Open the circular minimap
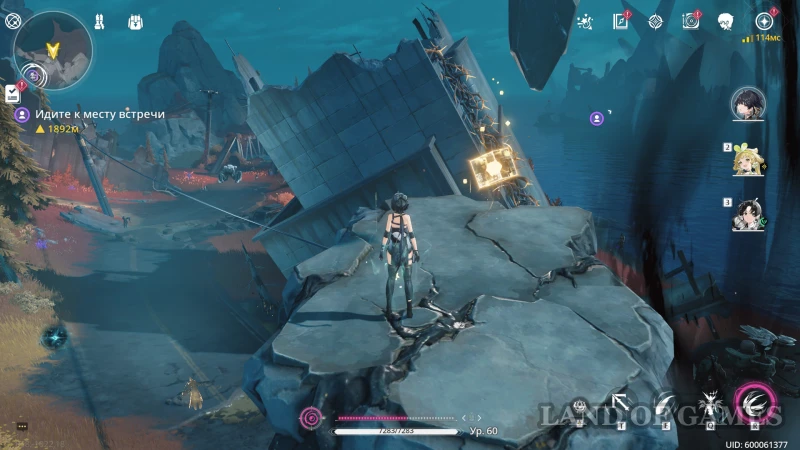This screenshot has width=800, height=450. (x=53, y=48)
